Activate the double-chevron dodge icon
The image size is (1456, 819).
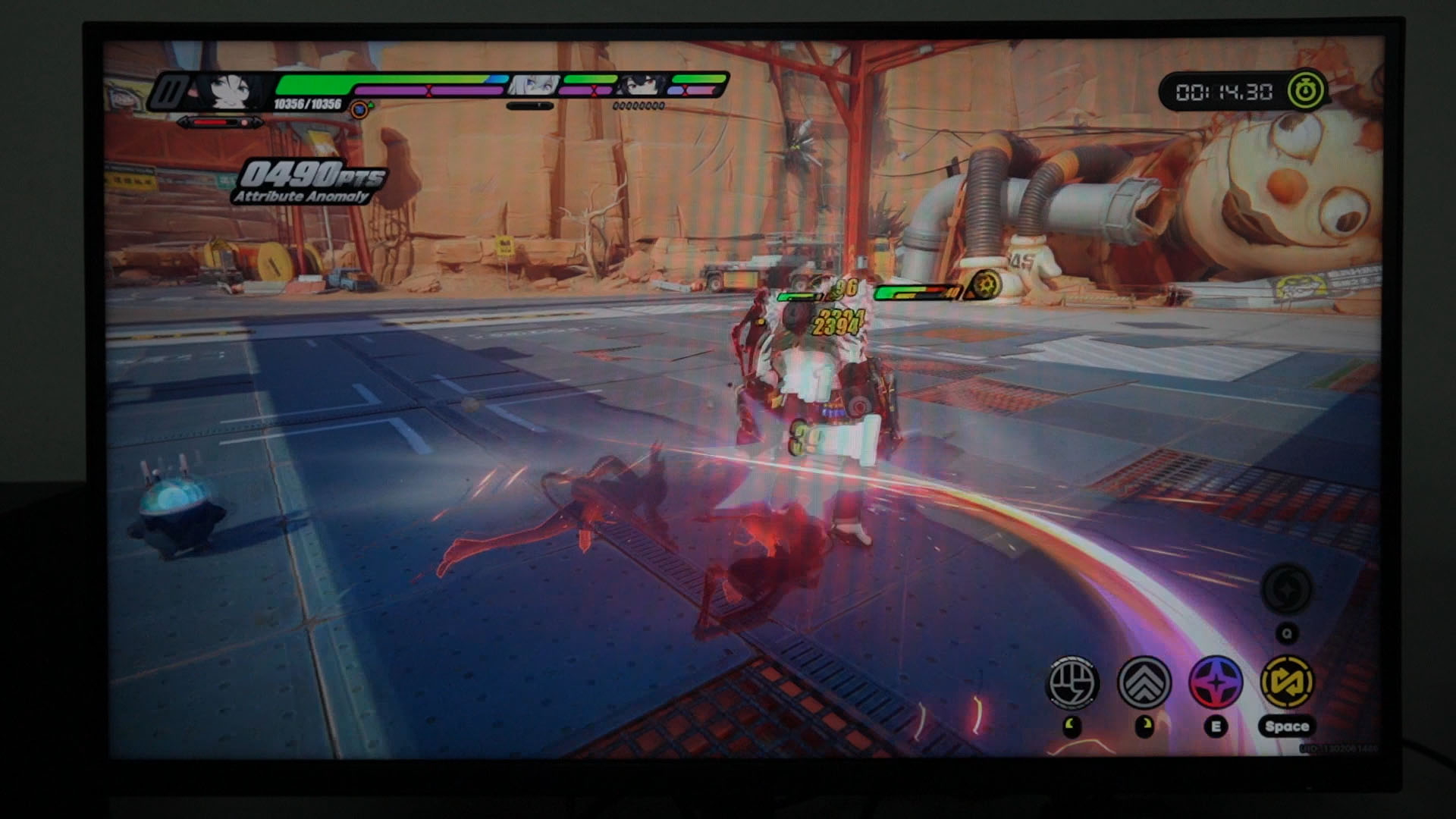[1144, 682]
